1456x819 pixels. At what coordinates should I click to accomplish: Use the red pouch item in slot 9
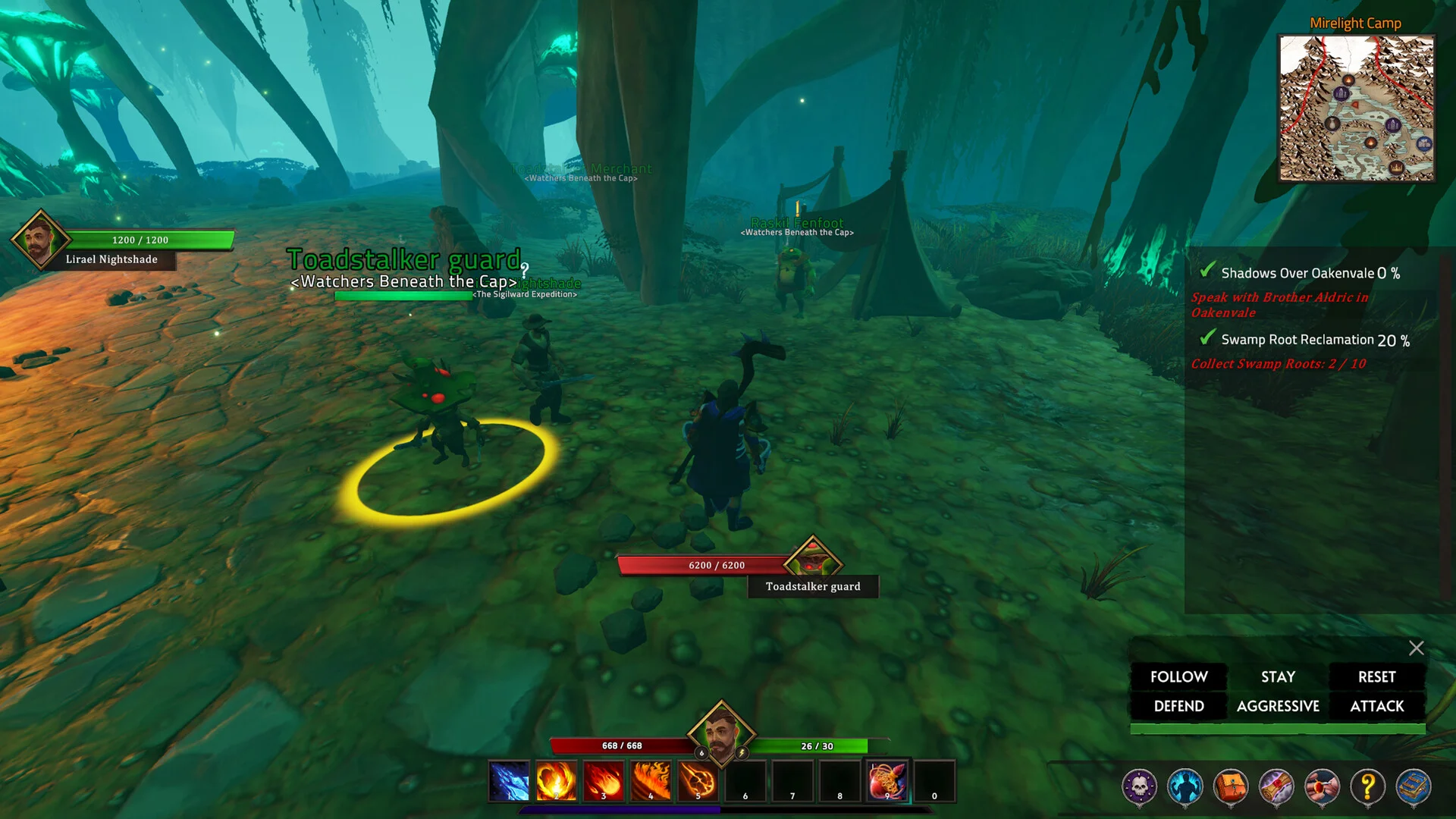coord(886,781)
